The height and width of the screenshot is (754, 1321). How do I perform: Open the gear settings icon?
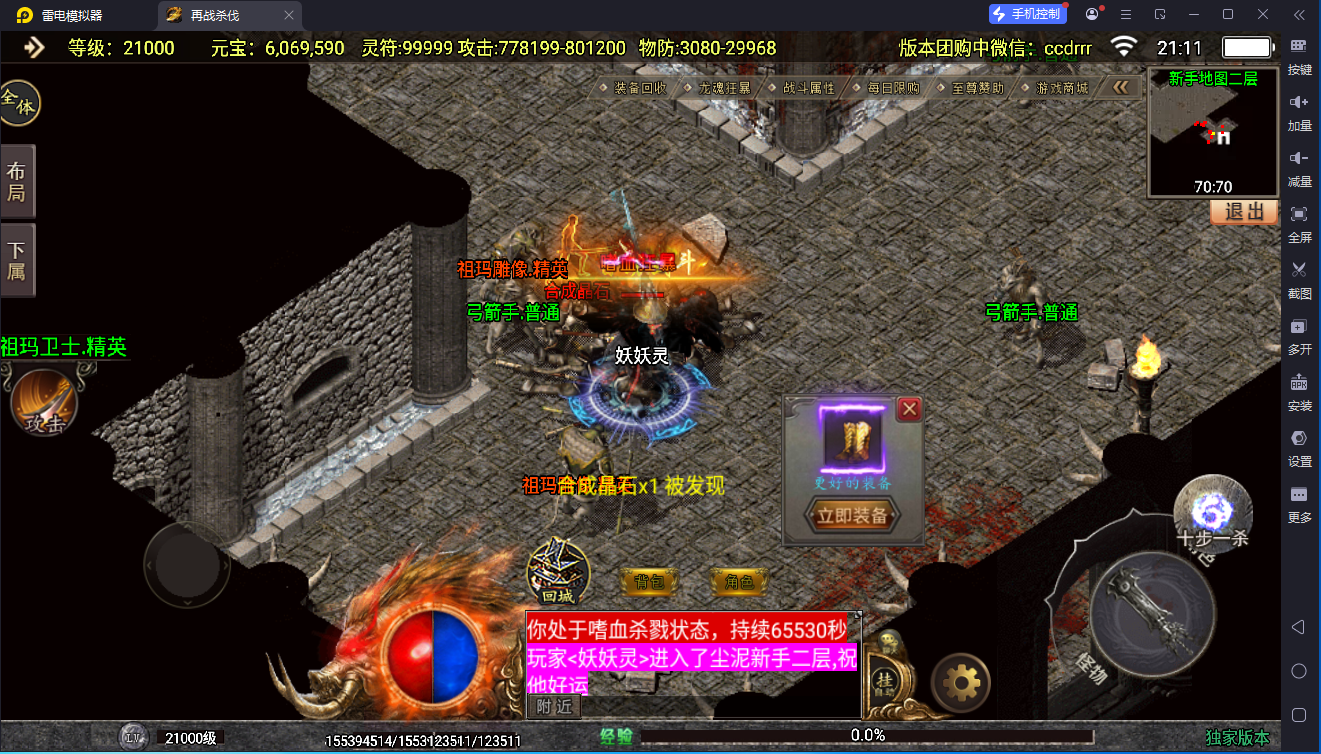click(x=961, y=683)
